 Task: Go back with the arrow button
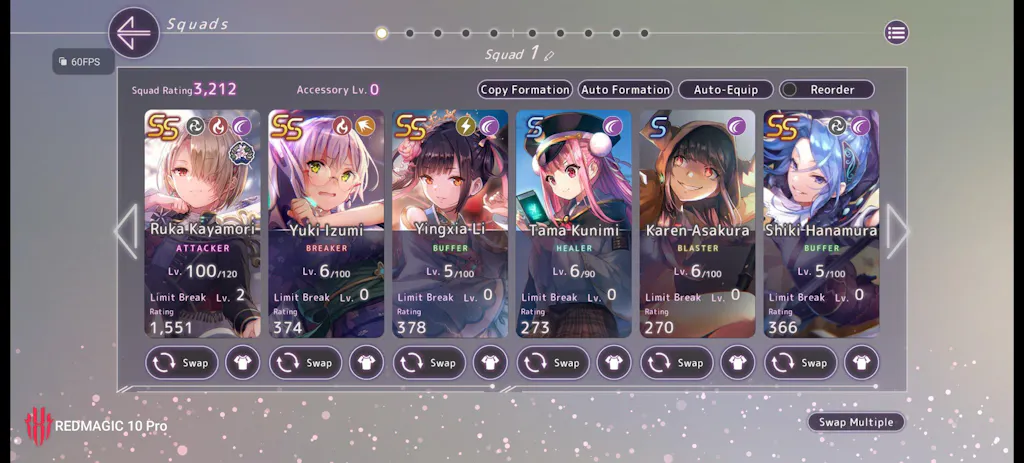134,33
